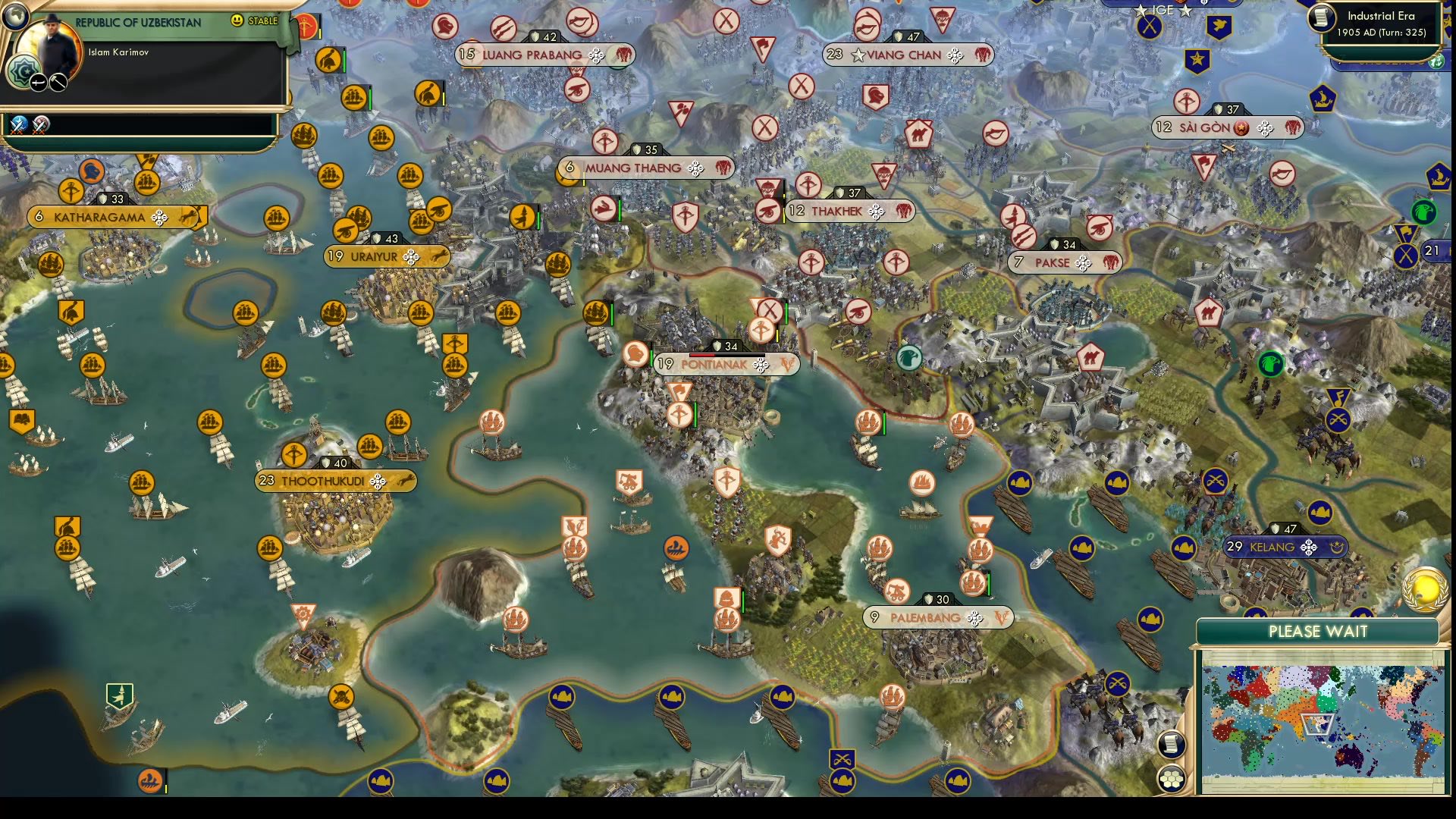1456x819 pixels.
Task: Click the snowflake icon on the Uraiyur banner
Action: (413, 257)
